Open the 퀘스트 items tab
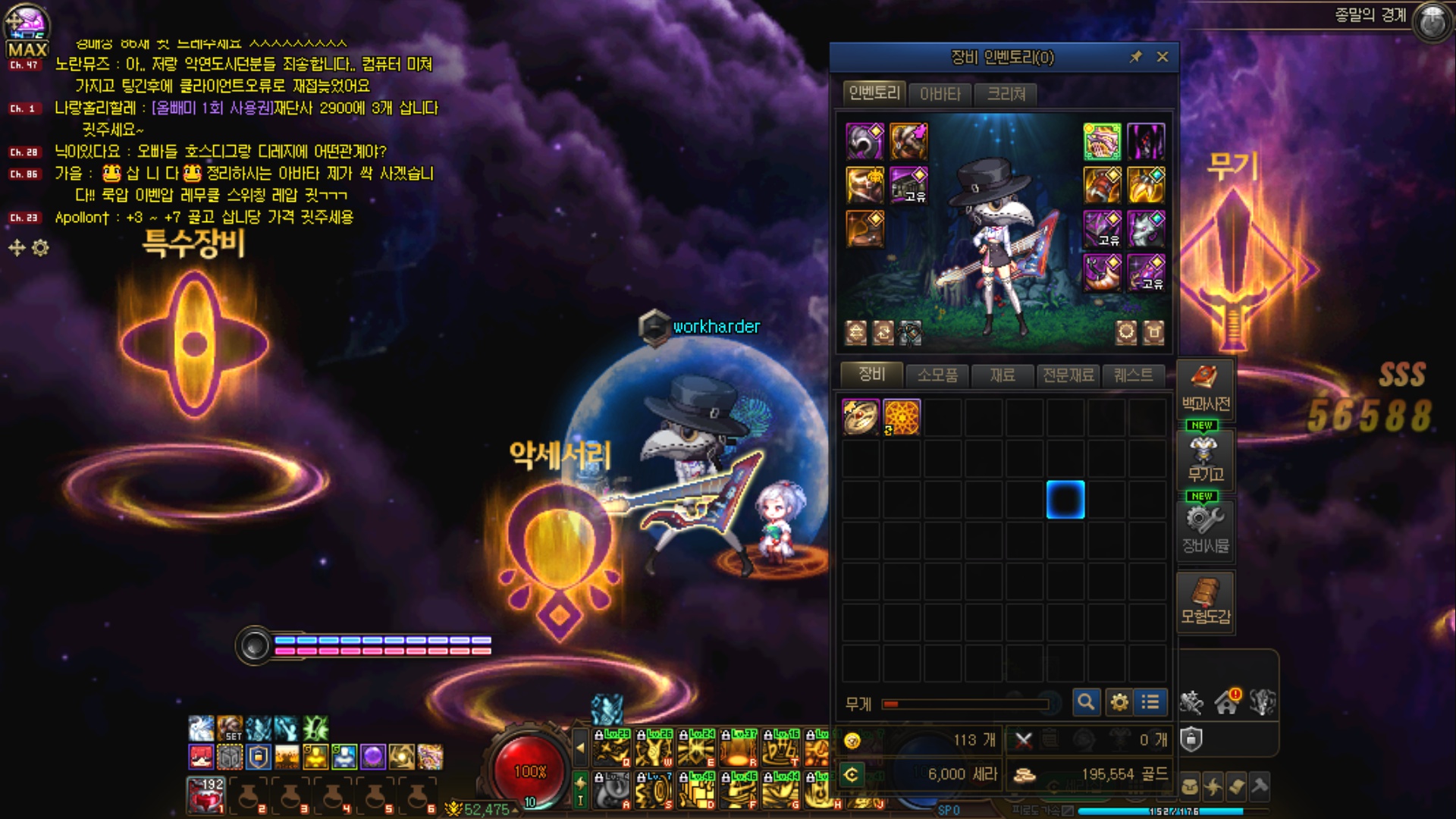This screenshot has height=819, width=1456. tap(1133, 375)
